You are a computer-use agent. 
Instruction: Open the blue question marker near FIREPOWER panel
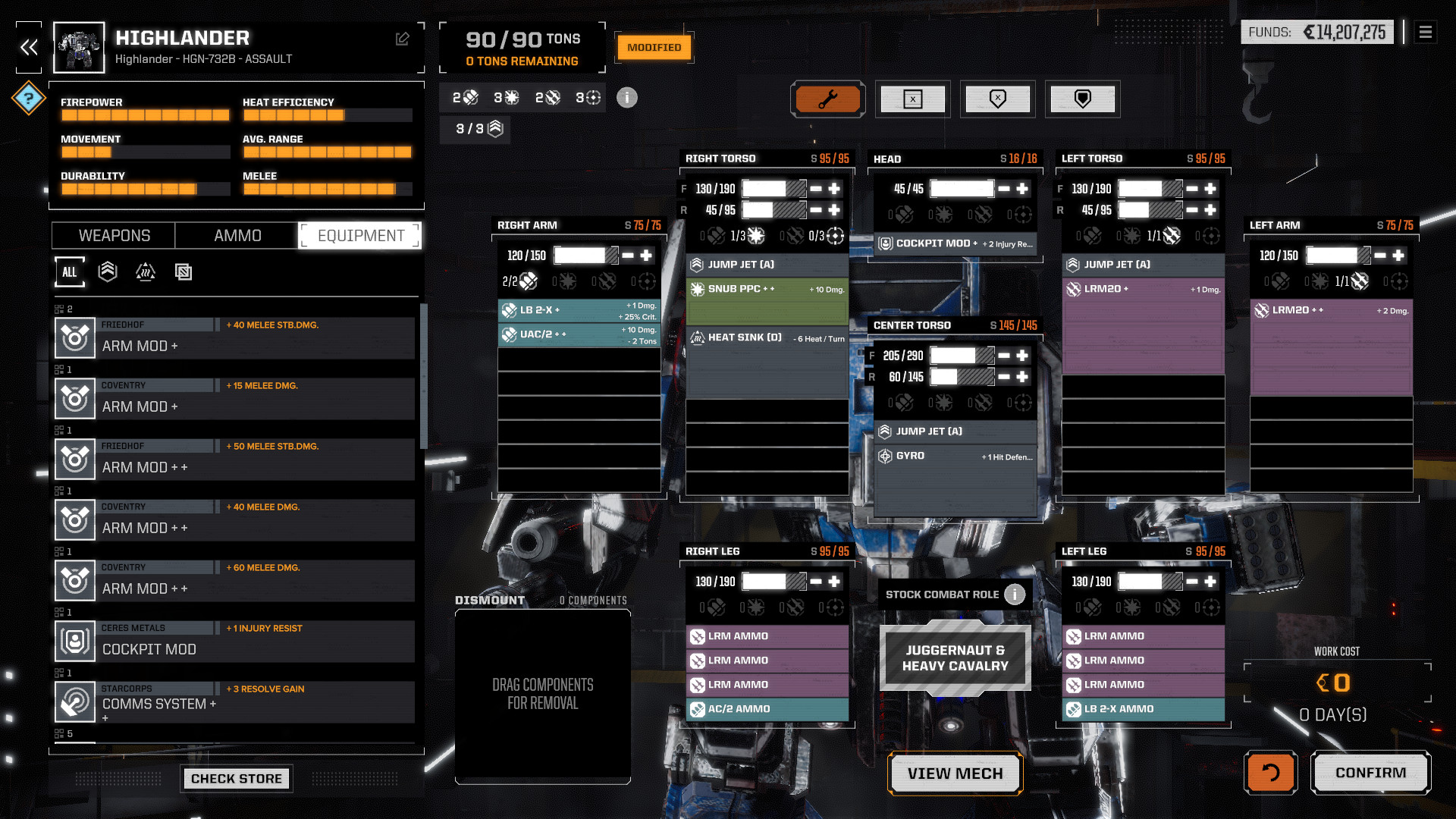(29, 97)
